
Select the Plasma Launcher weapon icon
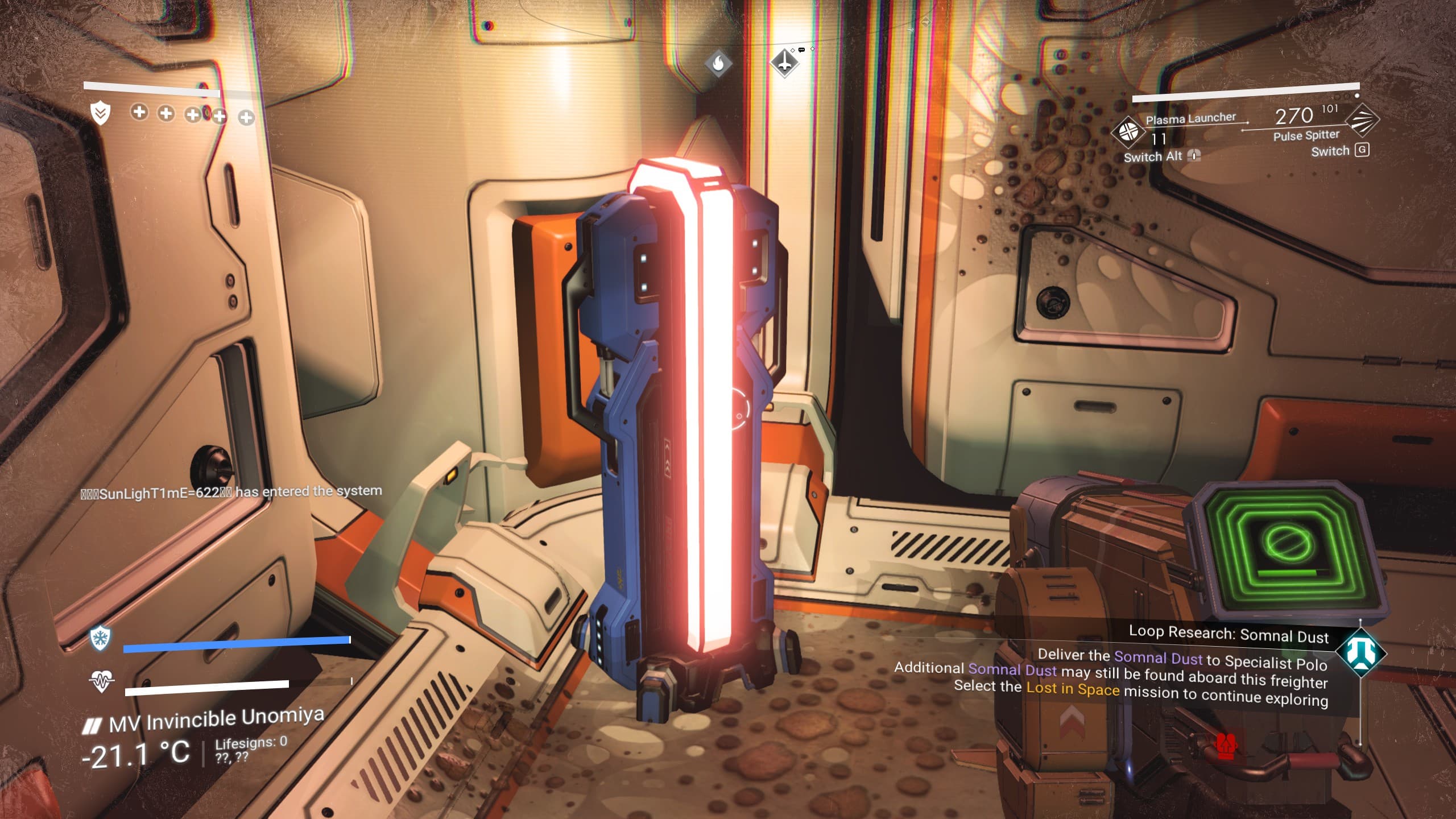click(1128, 131)
